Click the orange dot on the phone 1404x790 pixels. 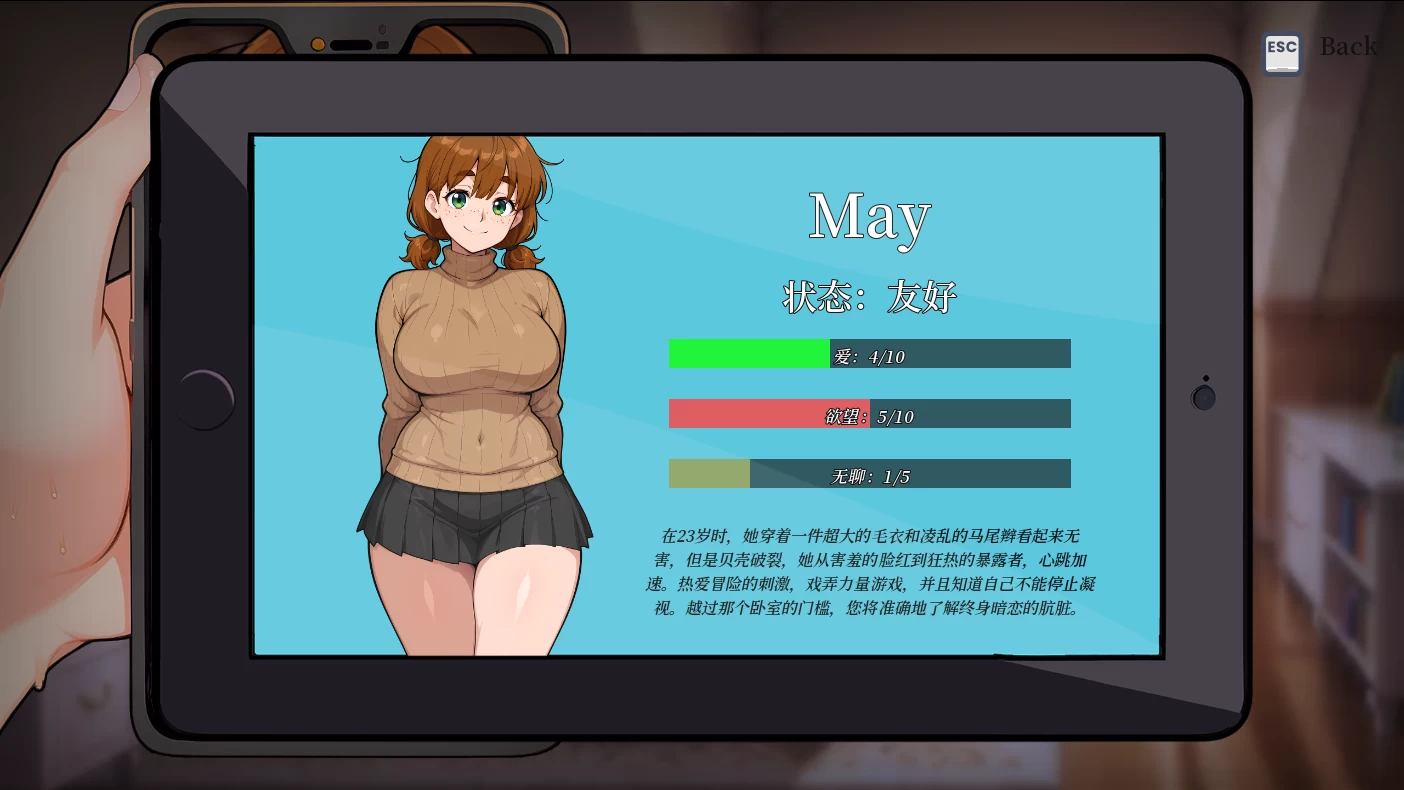point(319,44)
